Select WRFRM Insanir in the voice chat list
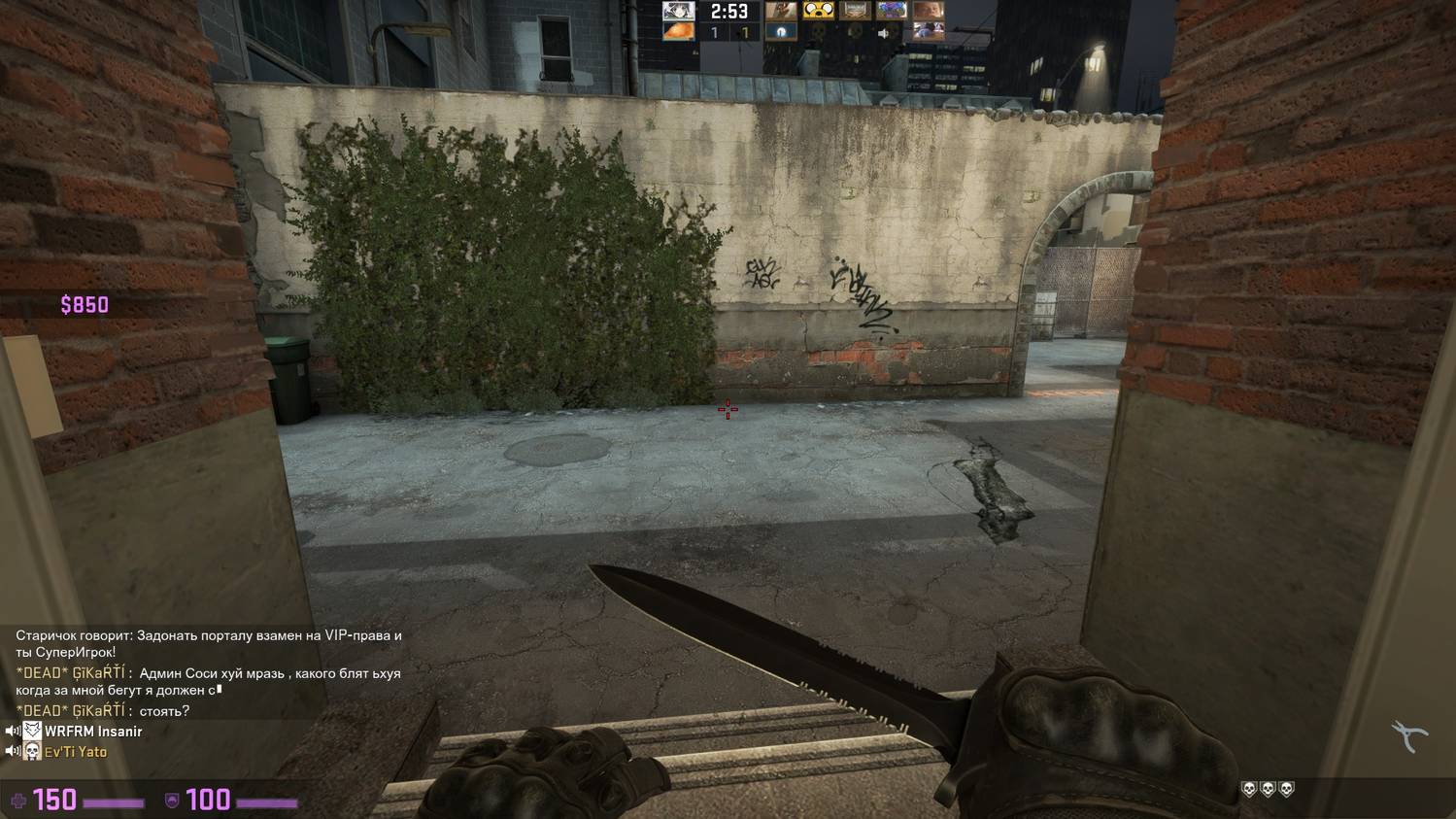The width and height of the screenshot is (1456, 819). 93,732
